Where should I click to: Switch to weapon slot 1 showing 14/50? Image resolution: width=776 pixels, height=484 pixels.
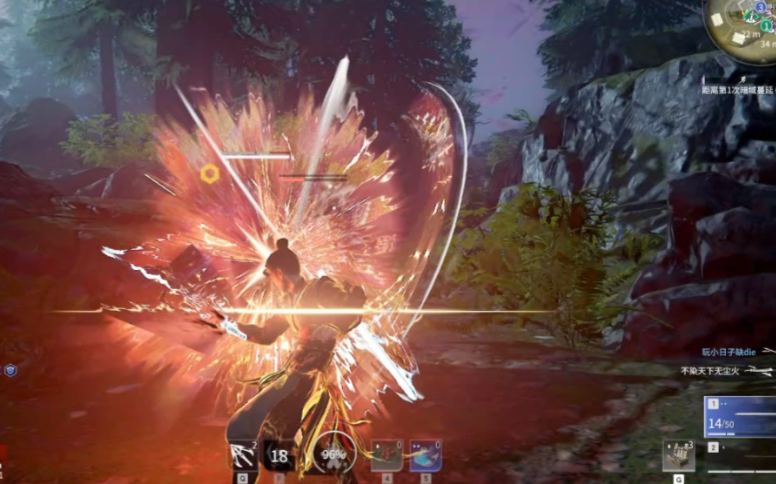[x=741, y=417]
